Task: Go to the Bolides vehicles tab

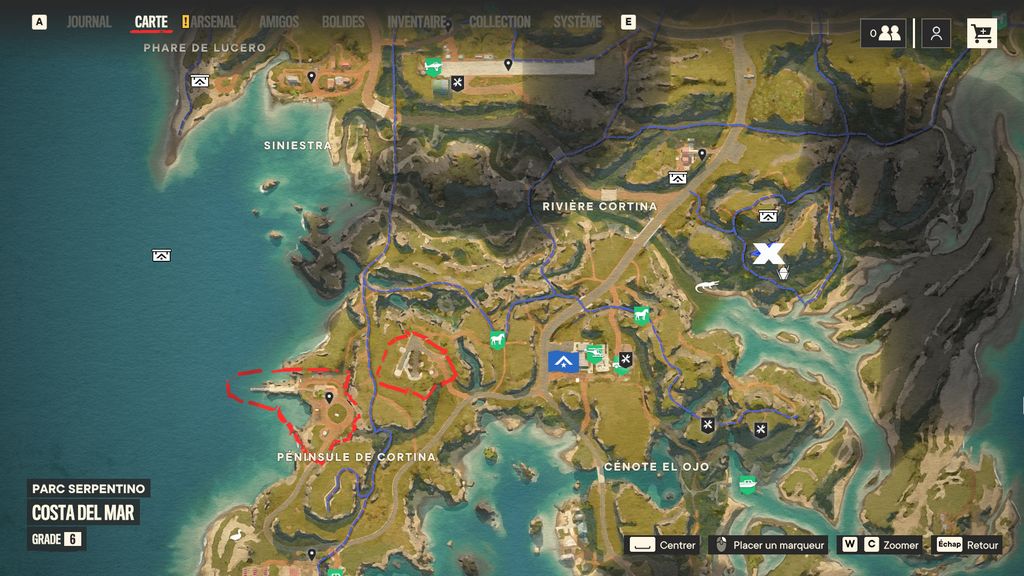Action: (343, 22)
